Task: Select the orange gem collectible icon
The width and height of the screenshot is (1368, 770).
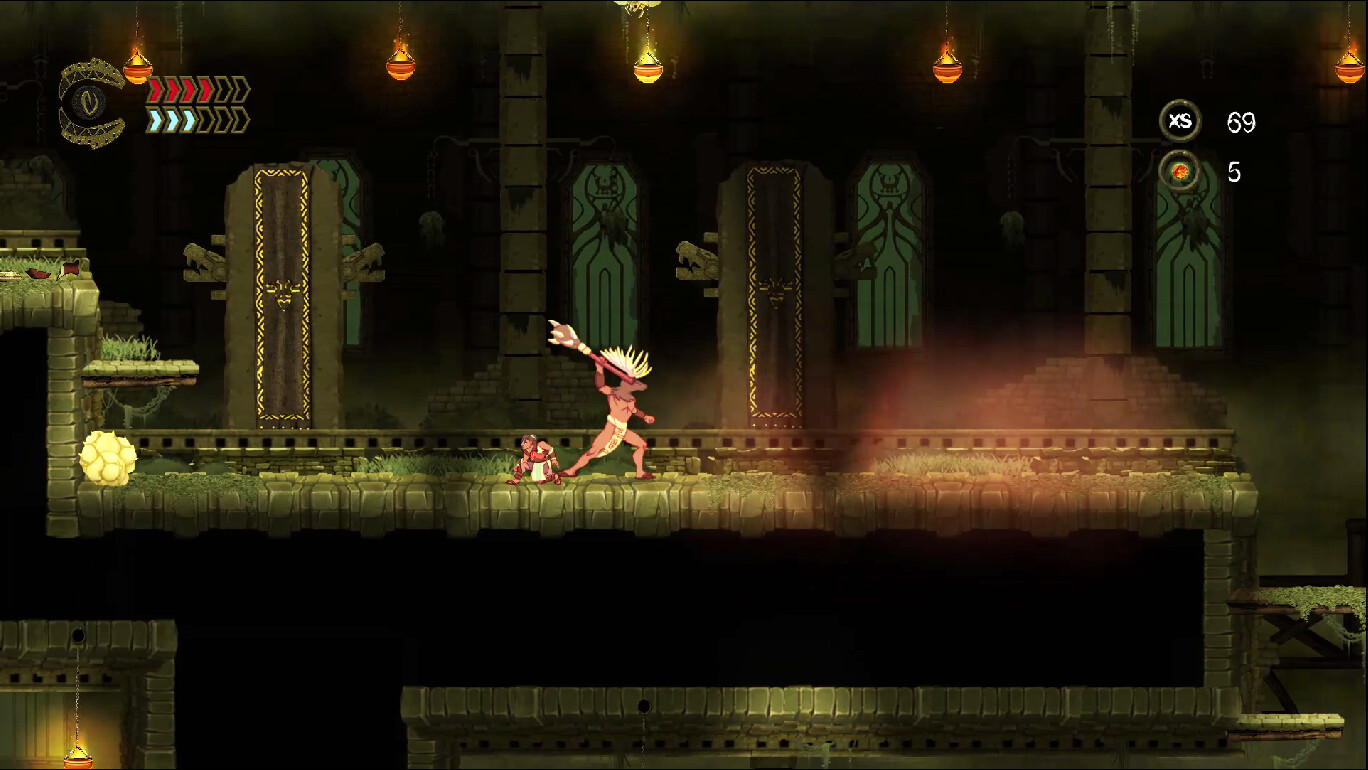Action: [1181, 170]
